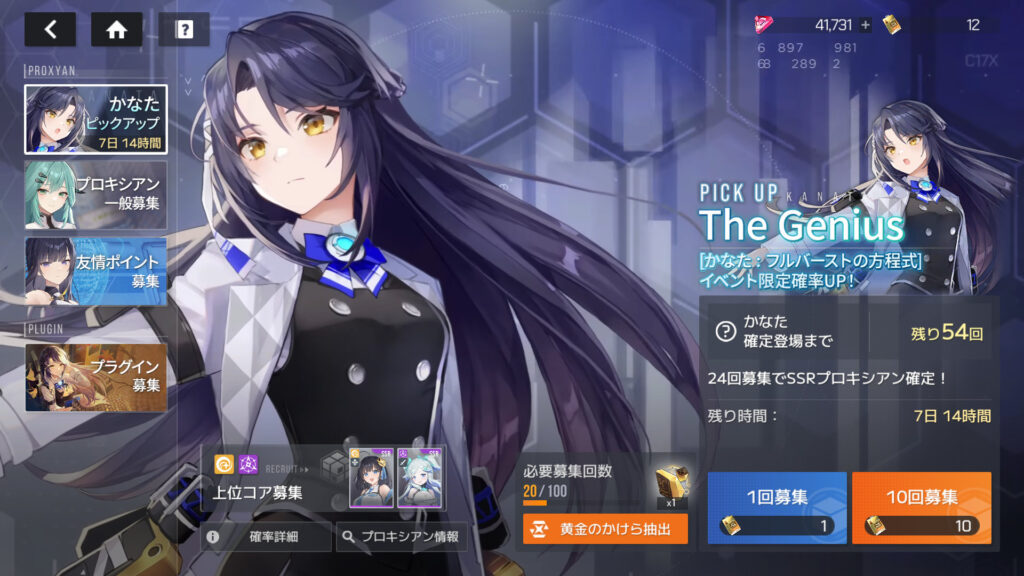Open かなた guarantee info question mark
1024x576 pixels.
(x=725, y=333)
